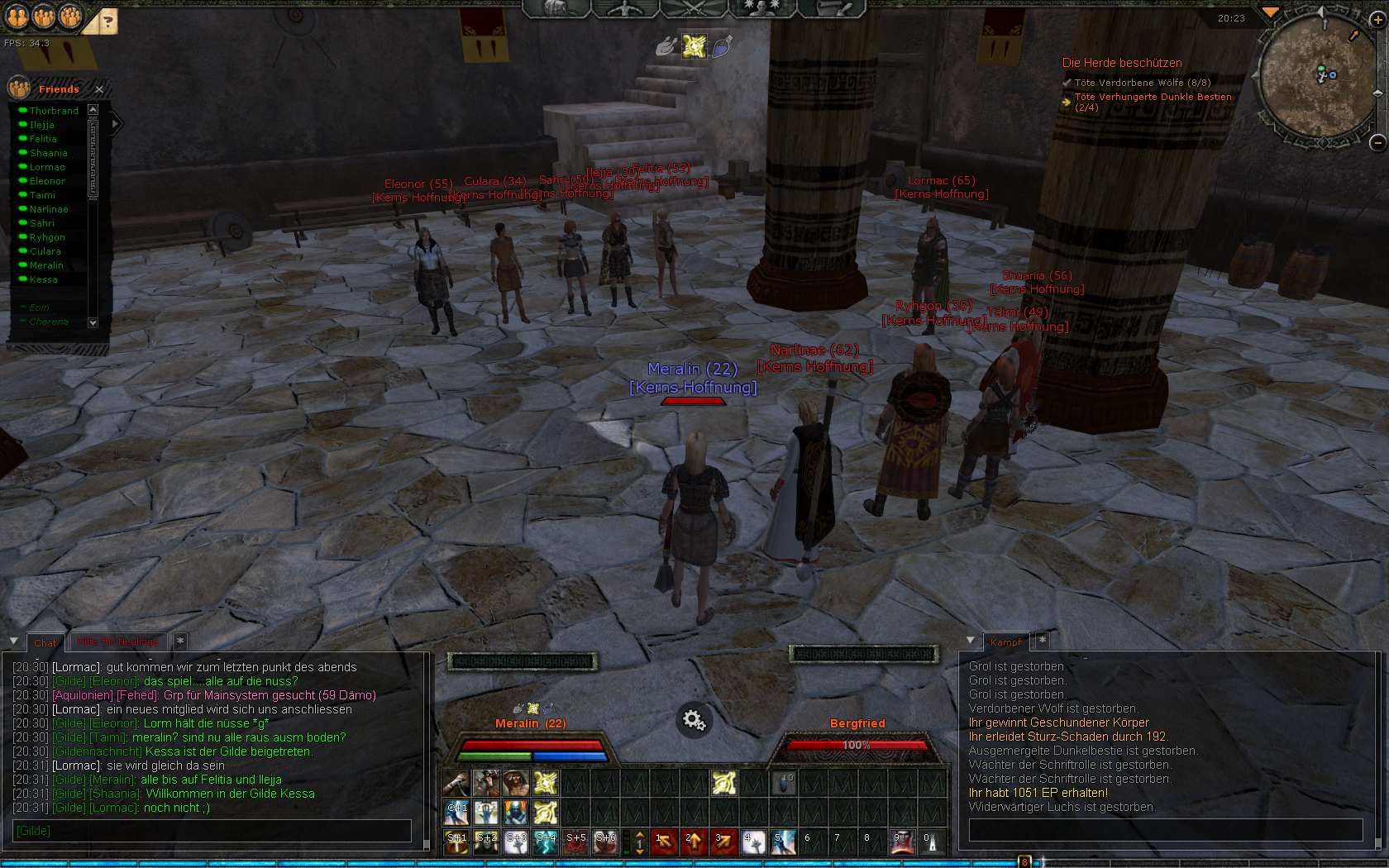This screenshot has height=868, width=1389.
Task: Use the upper-left arrow attack in slot 1
Action: (664, 842)
